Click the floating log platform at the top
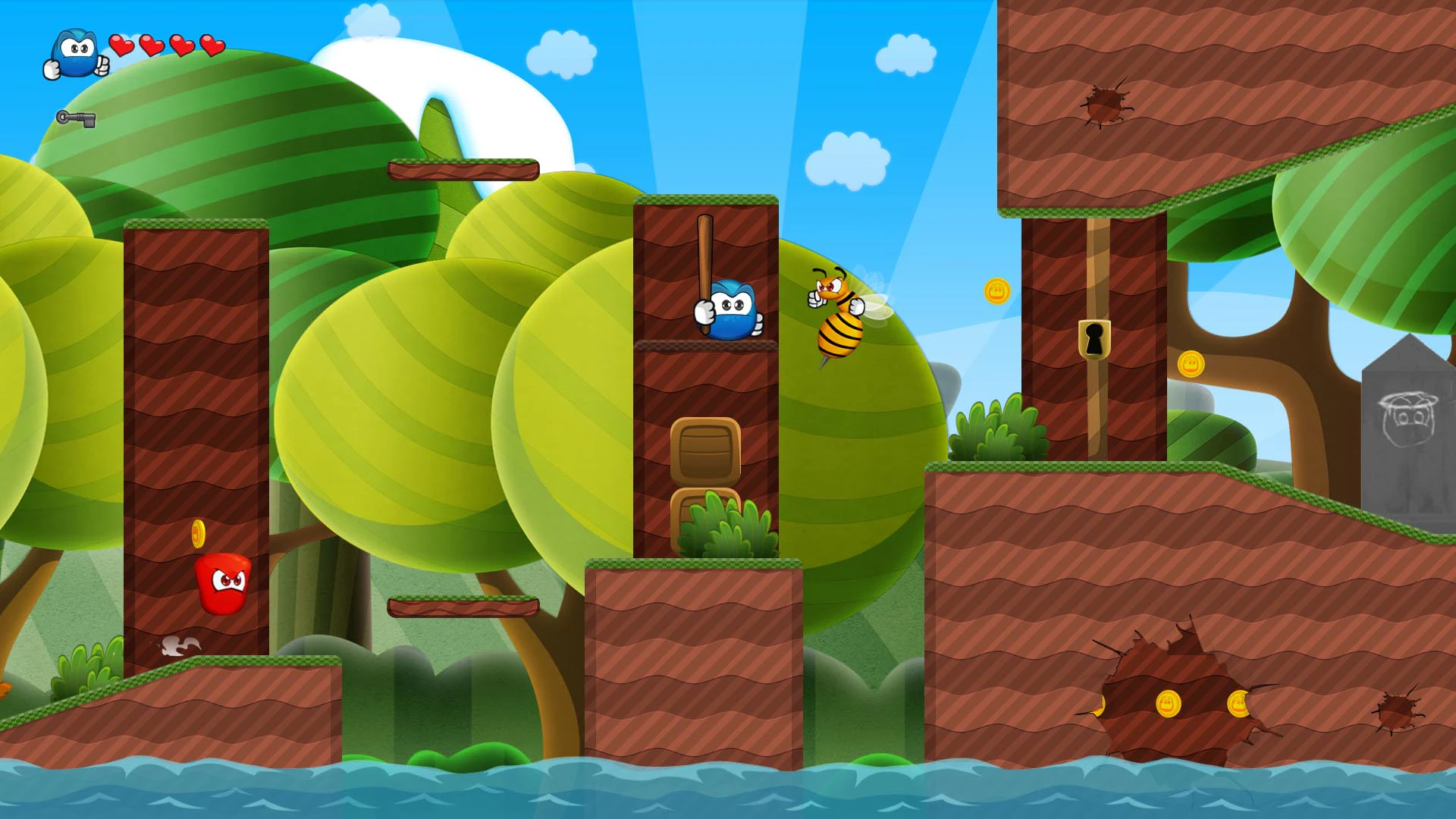Viewport: 1456px width, 819px height. tap(465, 168)
